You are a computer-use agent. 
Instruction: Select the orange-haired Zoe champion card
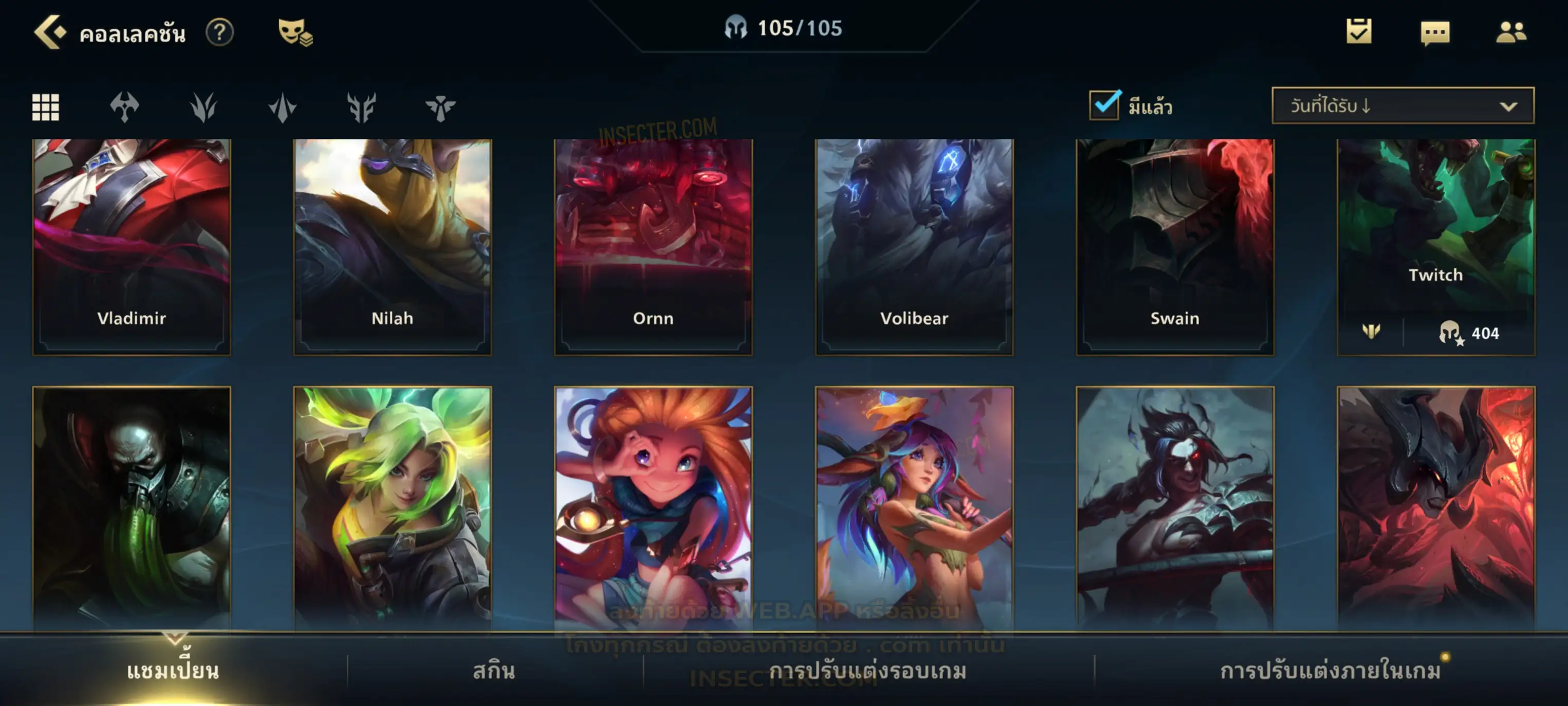[653, 505]
